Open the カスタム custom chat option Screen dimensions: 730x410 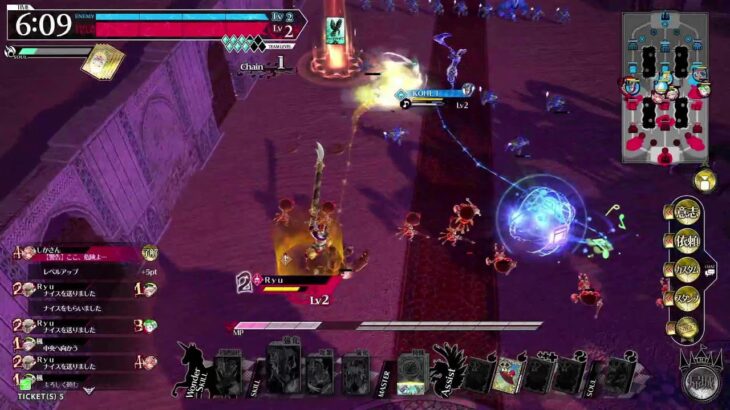click(685, 270)
